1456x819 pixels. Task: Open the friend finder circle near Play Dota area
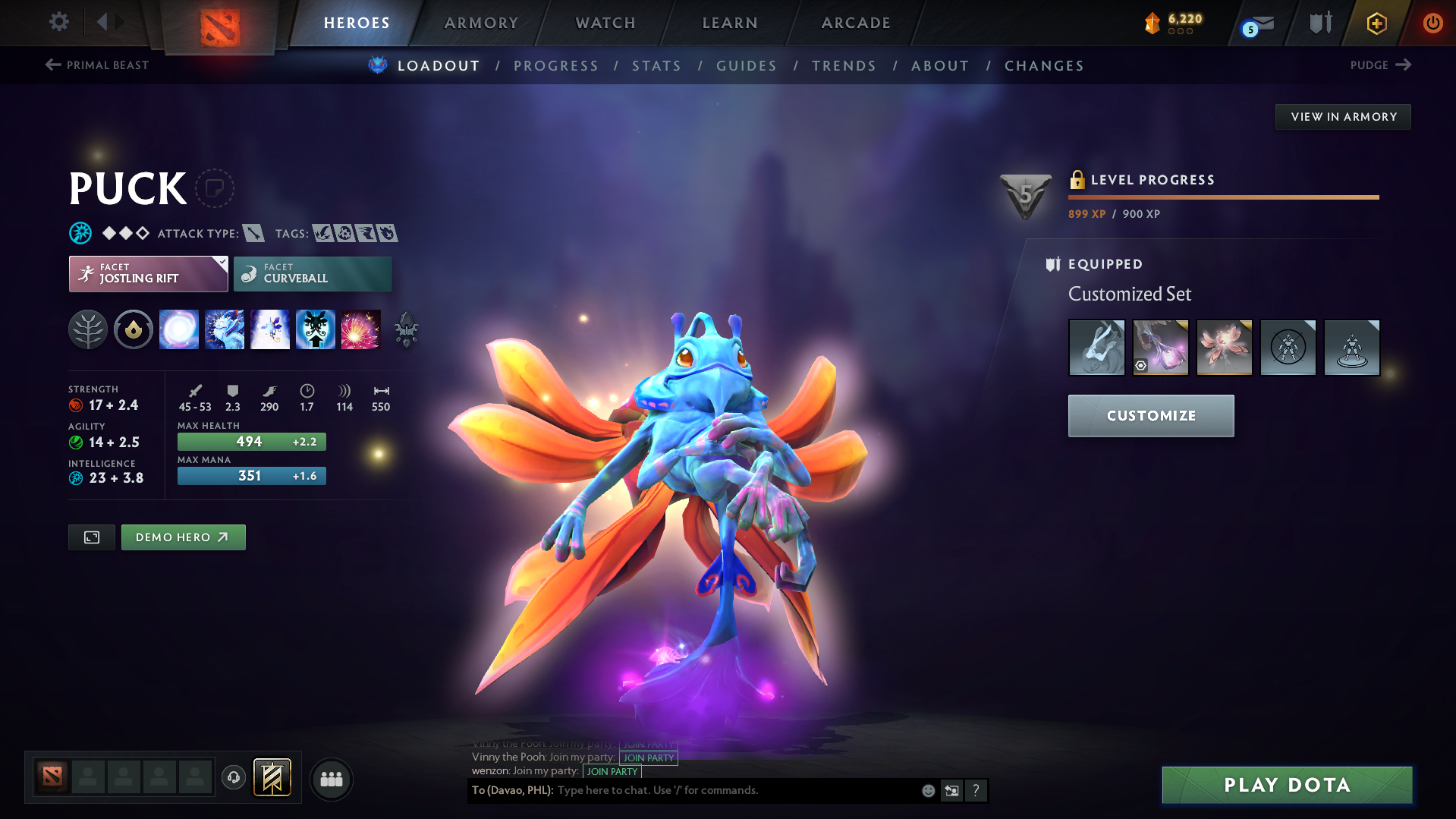[331, 779]
